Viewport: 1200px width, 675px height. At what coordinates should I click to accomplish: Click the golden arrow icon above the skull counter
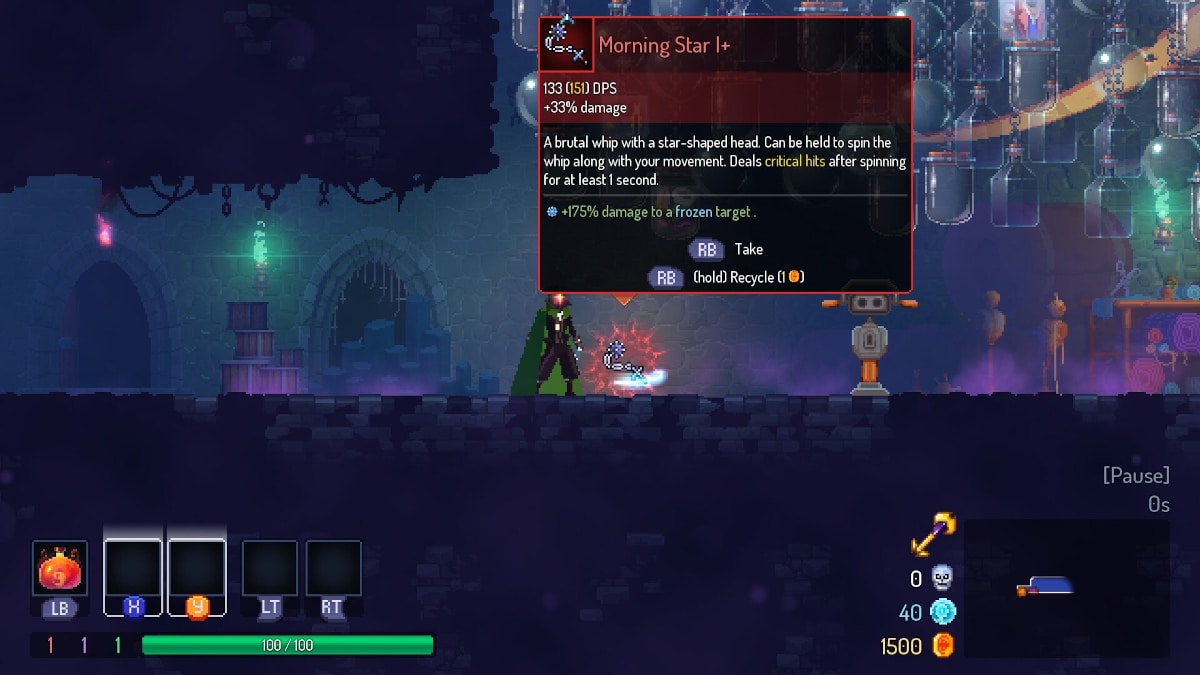pyautogui.click(x=933, y=535)
